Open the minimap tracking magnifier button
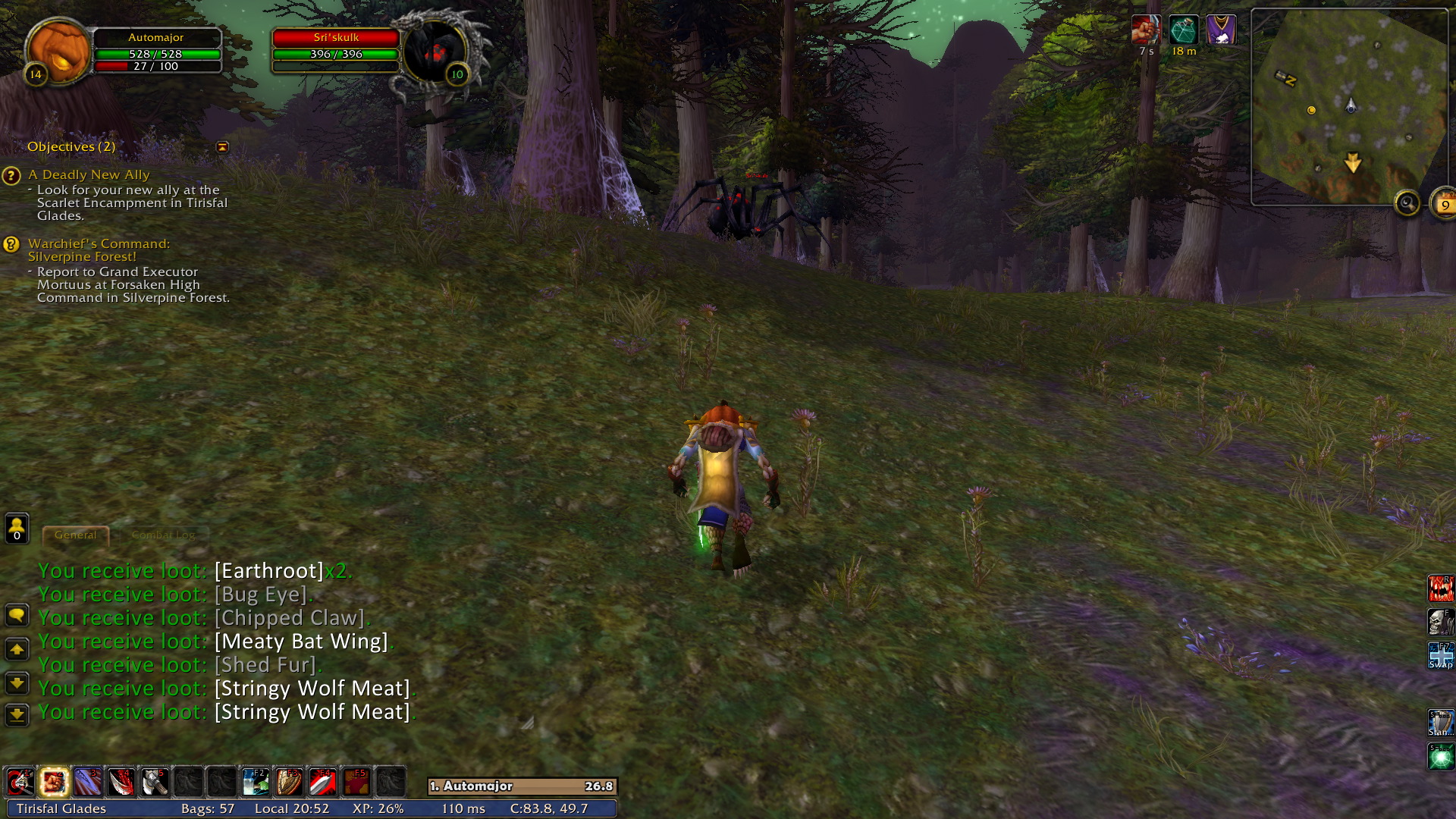 [1407, 203]
